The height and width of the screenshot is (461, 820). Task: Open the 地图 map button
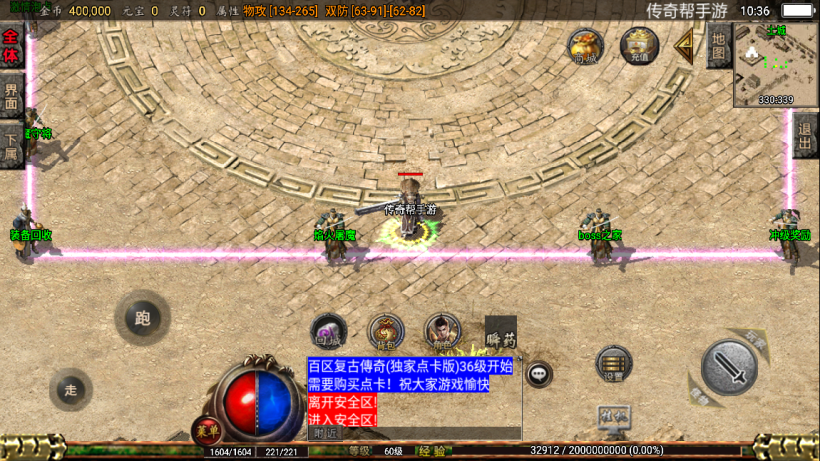coord(717,46)
